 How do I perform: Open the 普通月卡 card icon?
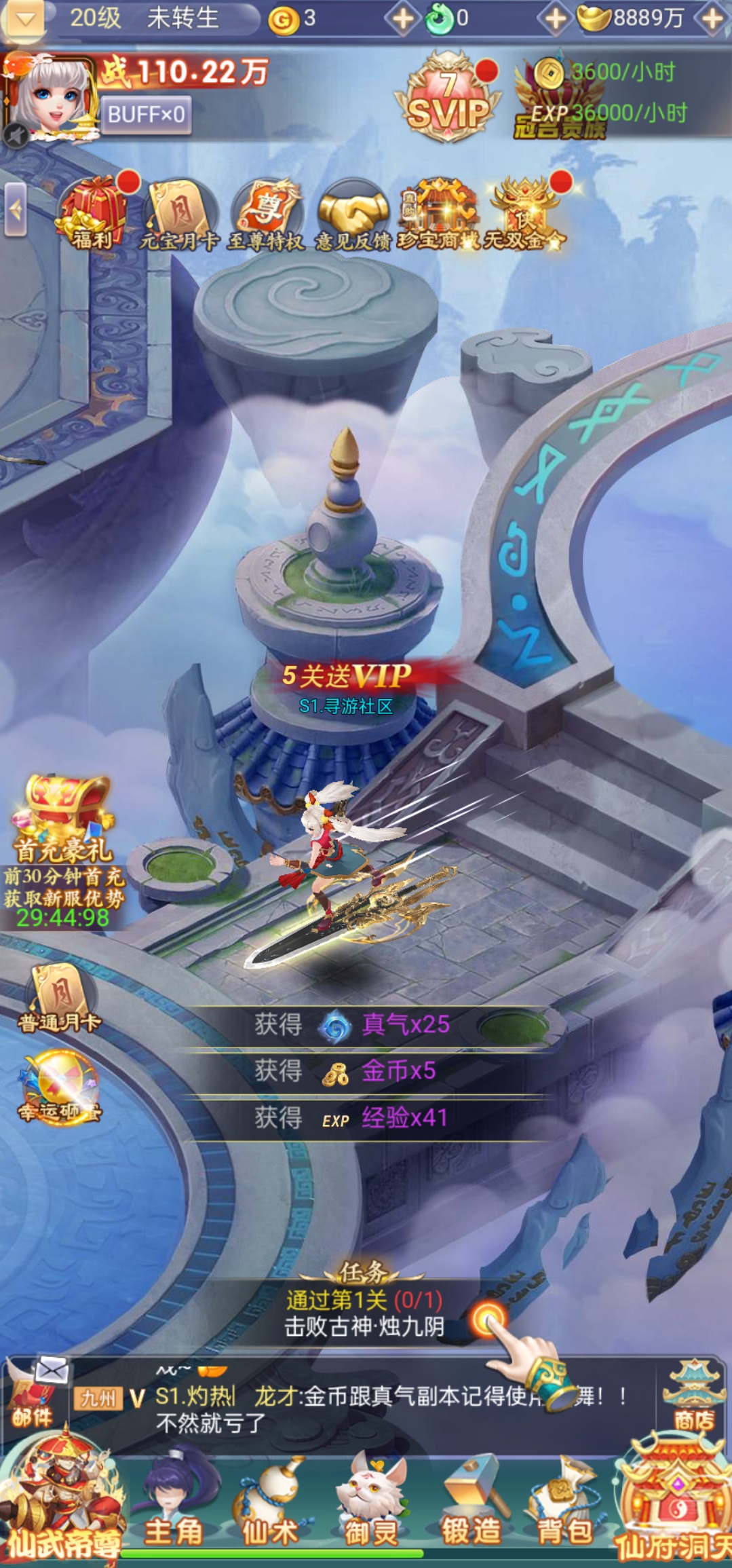click(60, 998)
